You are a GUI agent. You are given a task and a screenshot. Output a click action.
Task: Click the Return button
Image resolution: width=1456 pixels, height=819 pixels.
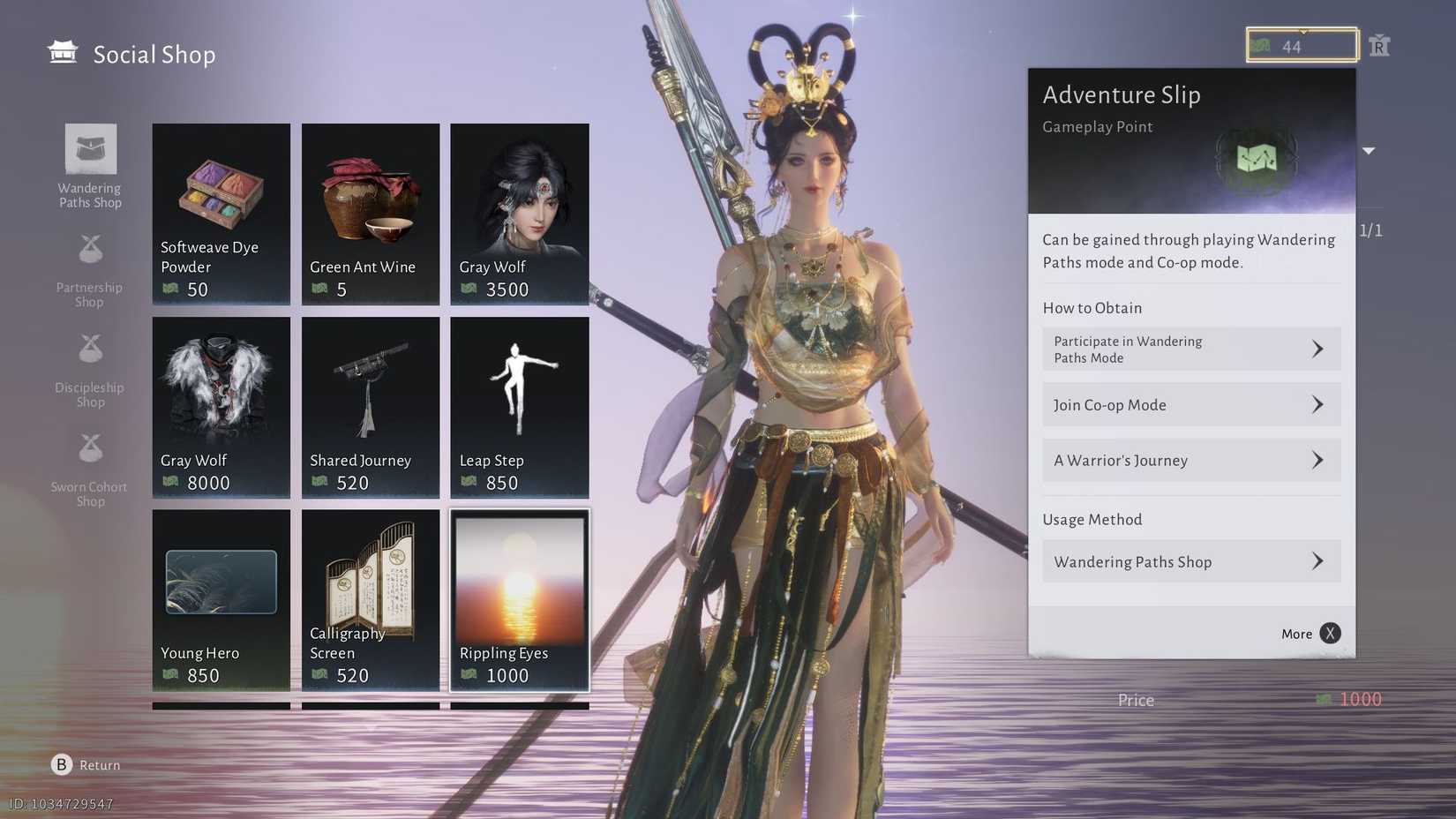(x=86, y=765)
